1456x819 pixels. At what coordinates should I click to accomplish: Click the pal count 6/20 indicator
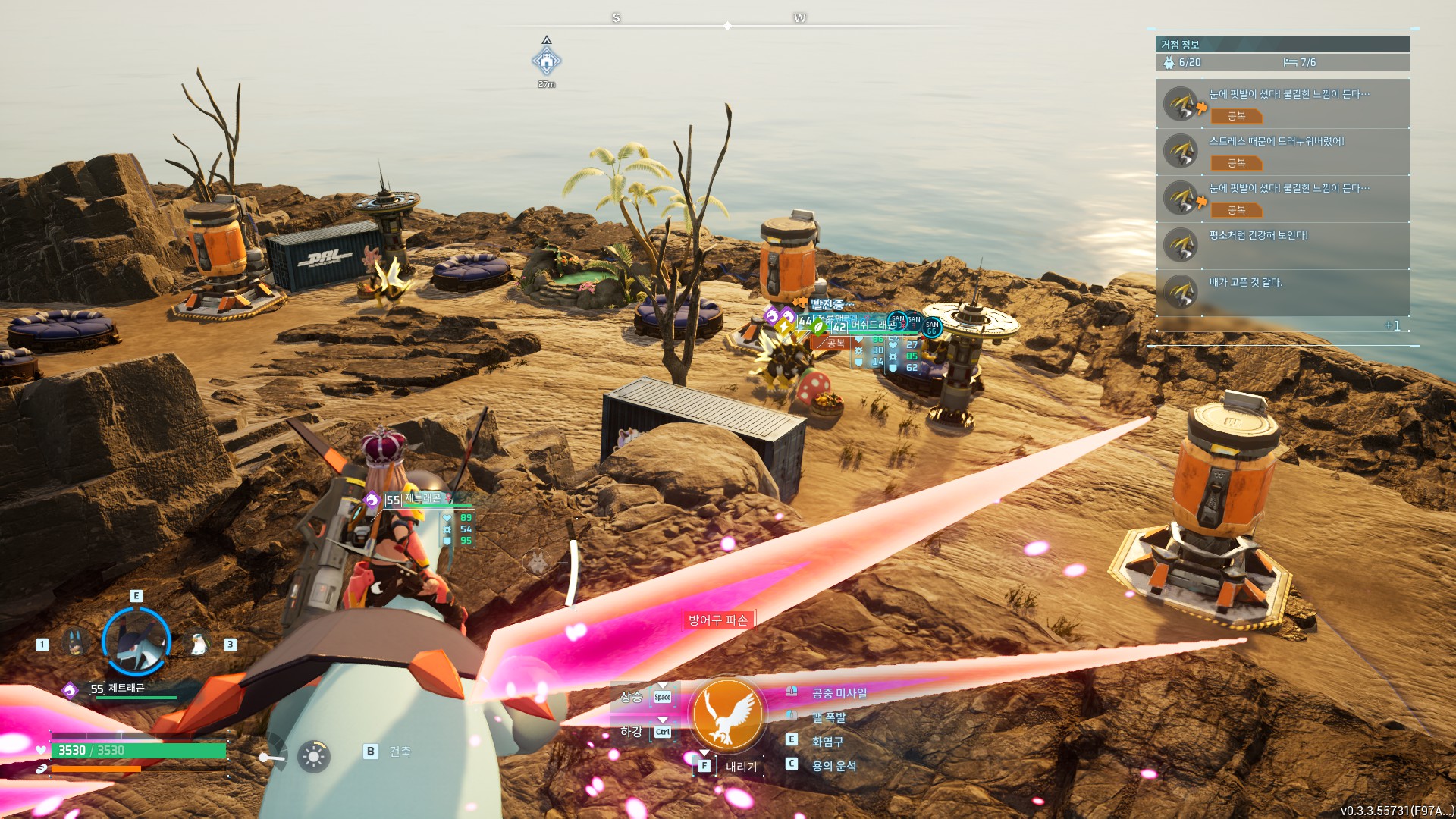tap(1183, 62)
